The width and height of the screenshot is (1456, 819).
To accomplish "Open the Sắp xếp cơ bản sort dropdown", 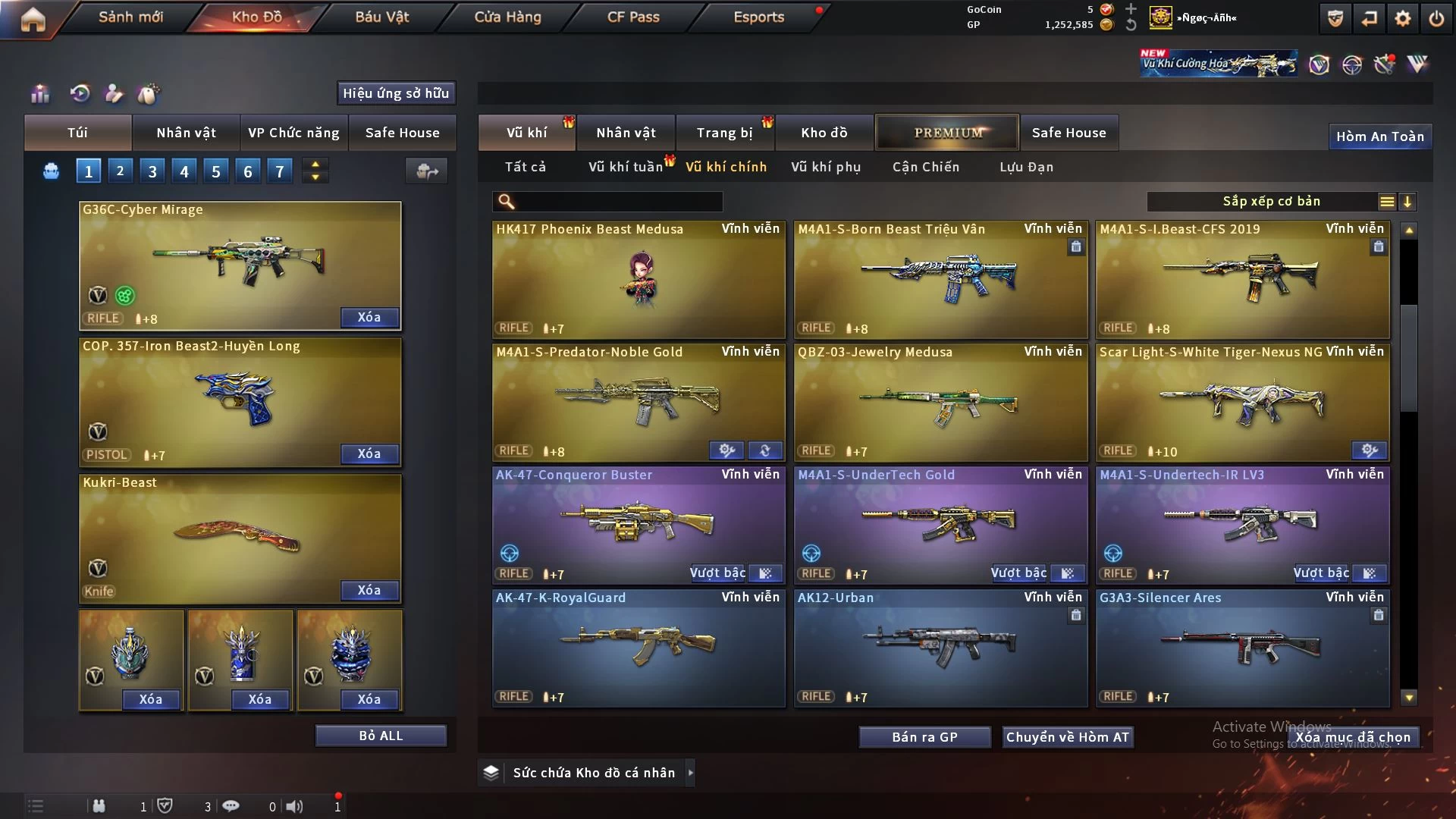I will (1271, 201).
